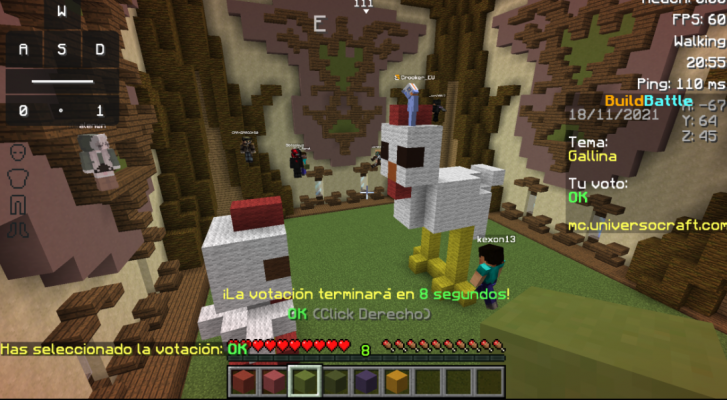Choose the highlighted olive green block slot
727x400 pixels.
coord(304,380)
